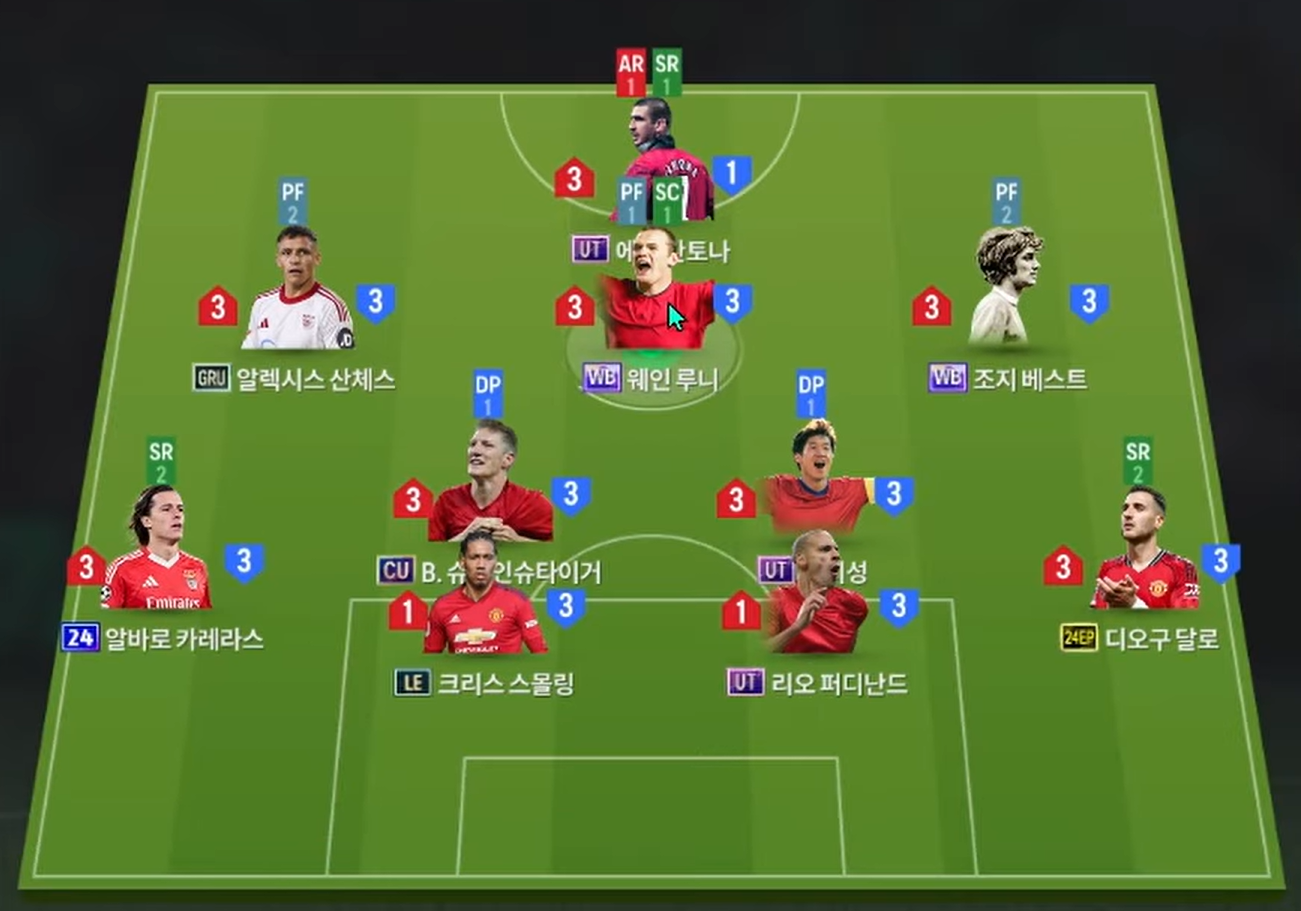
Task: Pick George Best's player portrait
Action: [1007, 290]
